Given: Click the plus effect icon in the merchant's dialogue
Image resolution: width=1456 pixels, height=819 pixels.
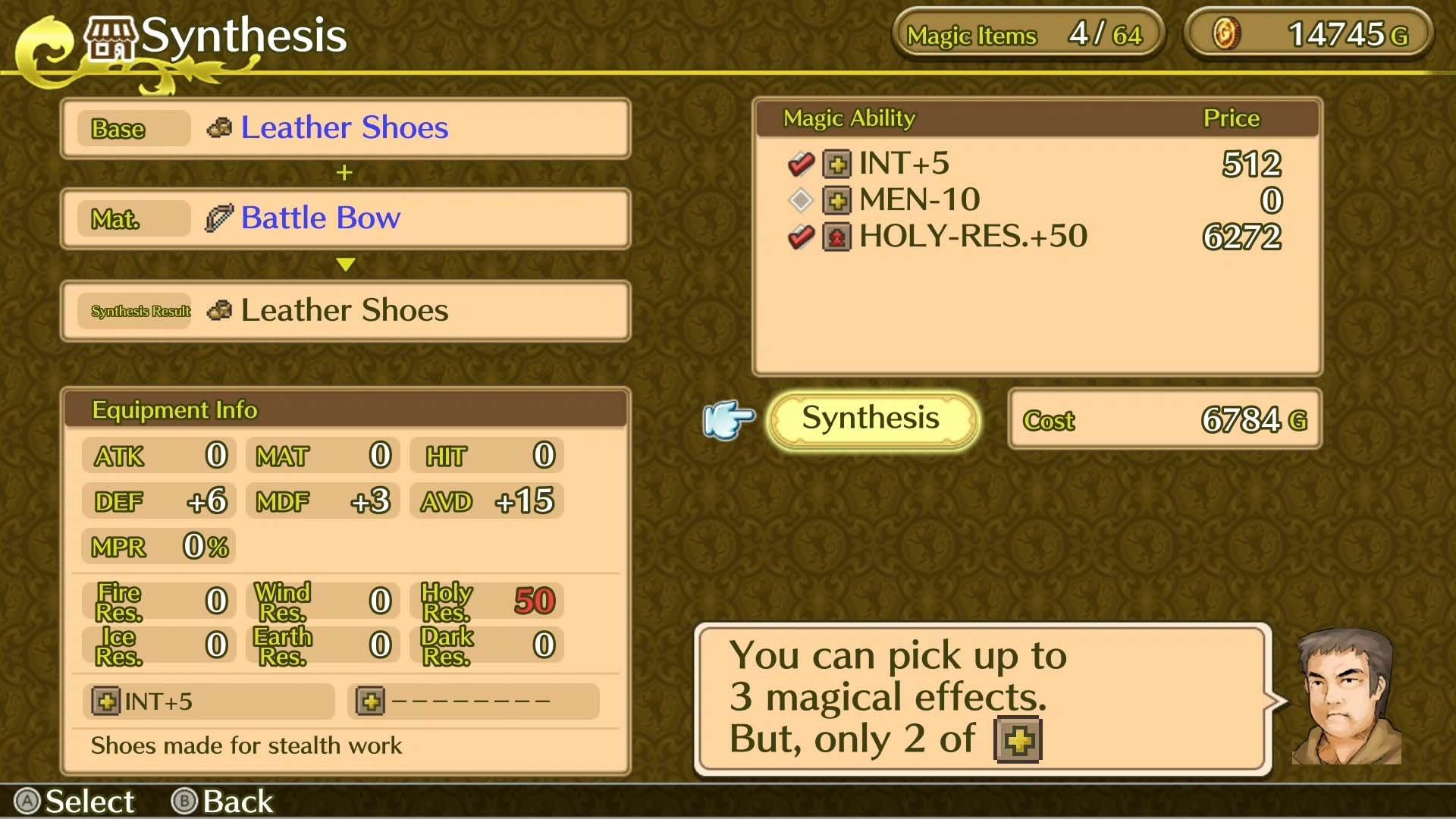Looking at the screenshot, I should (1019, 739).
